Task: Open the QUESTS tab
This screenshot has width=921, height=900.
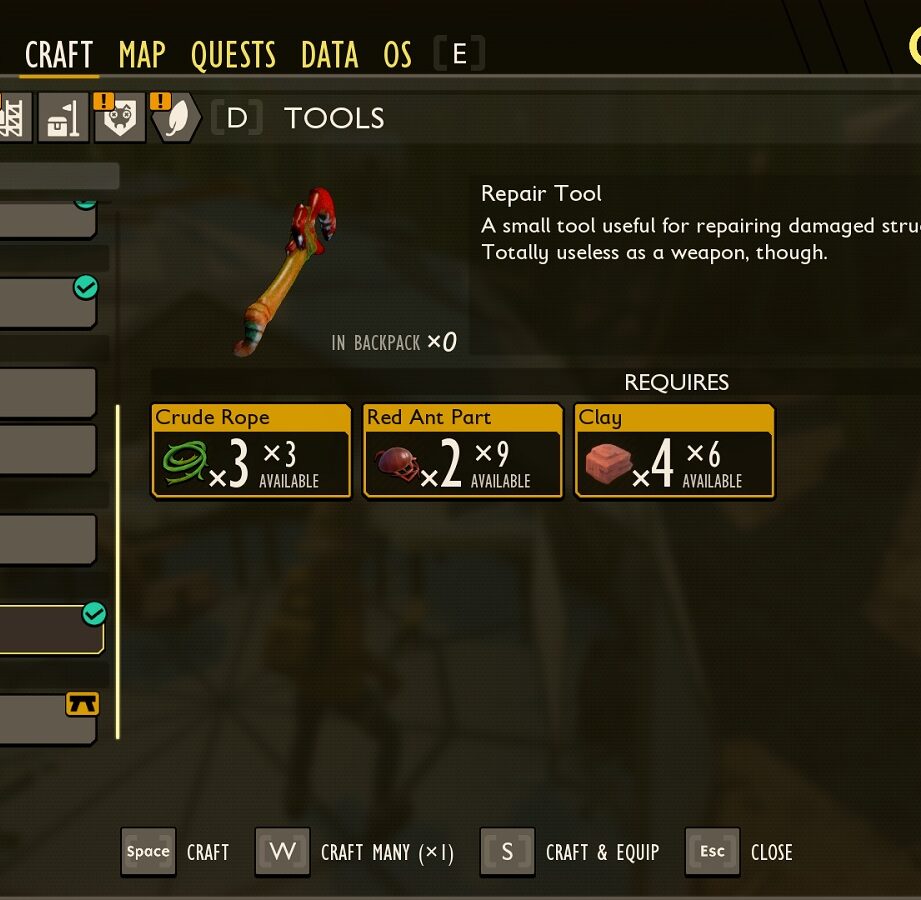Action: click(233, 54)
